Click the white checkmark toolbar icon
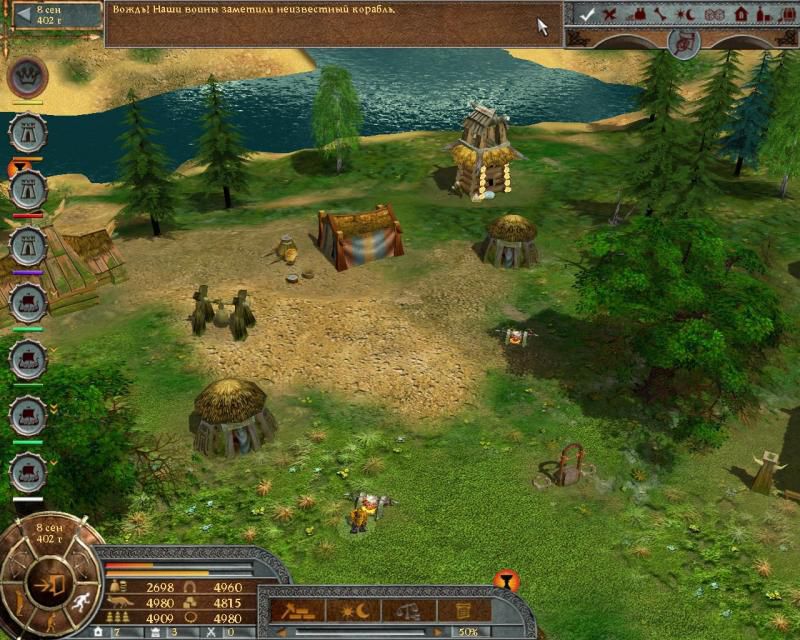Screen dimensions: 800x640 click(587, 14)
